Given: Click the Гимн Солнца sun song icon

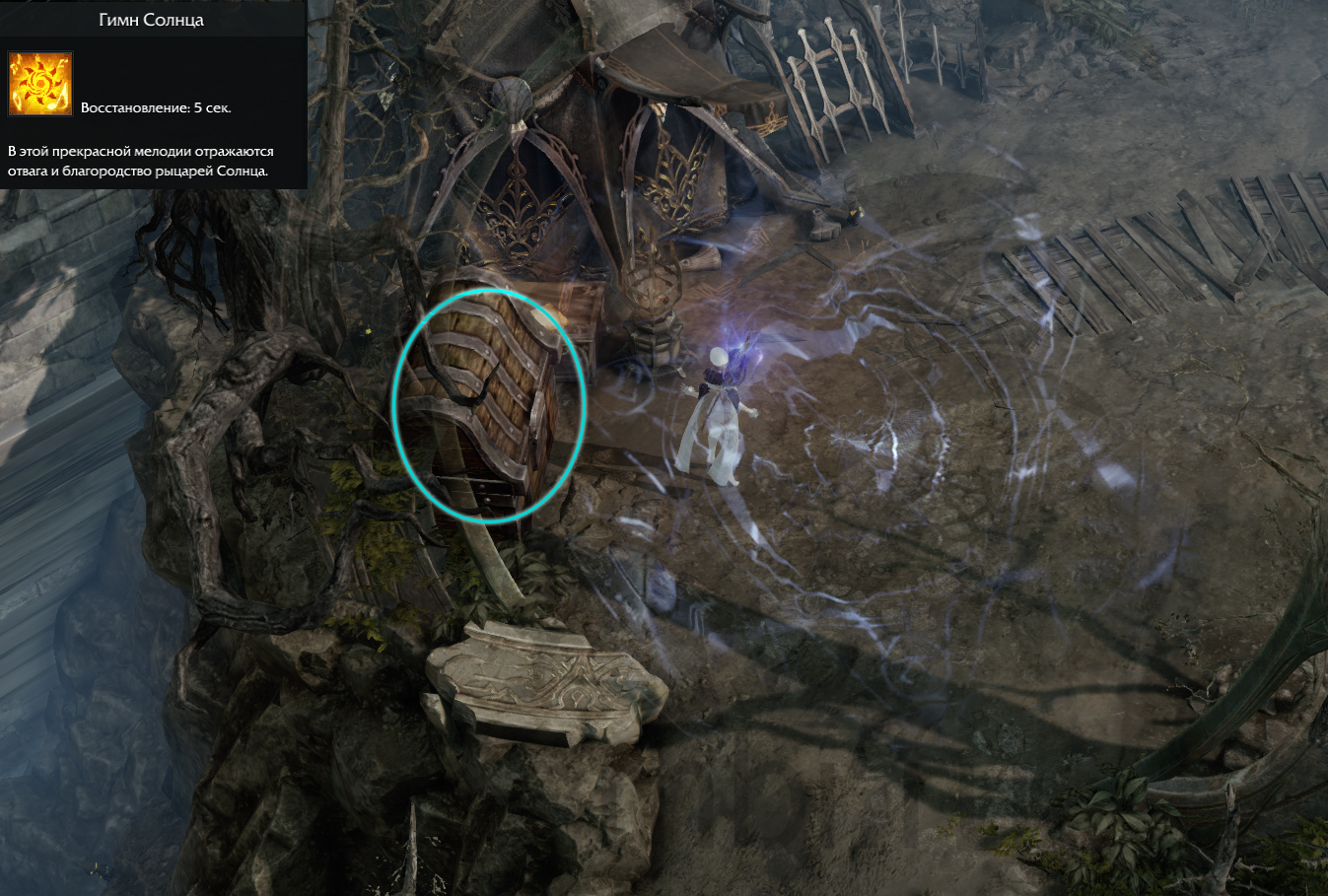Looking at the screenshot, I should tap(40, 84).
